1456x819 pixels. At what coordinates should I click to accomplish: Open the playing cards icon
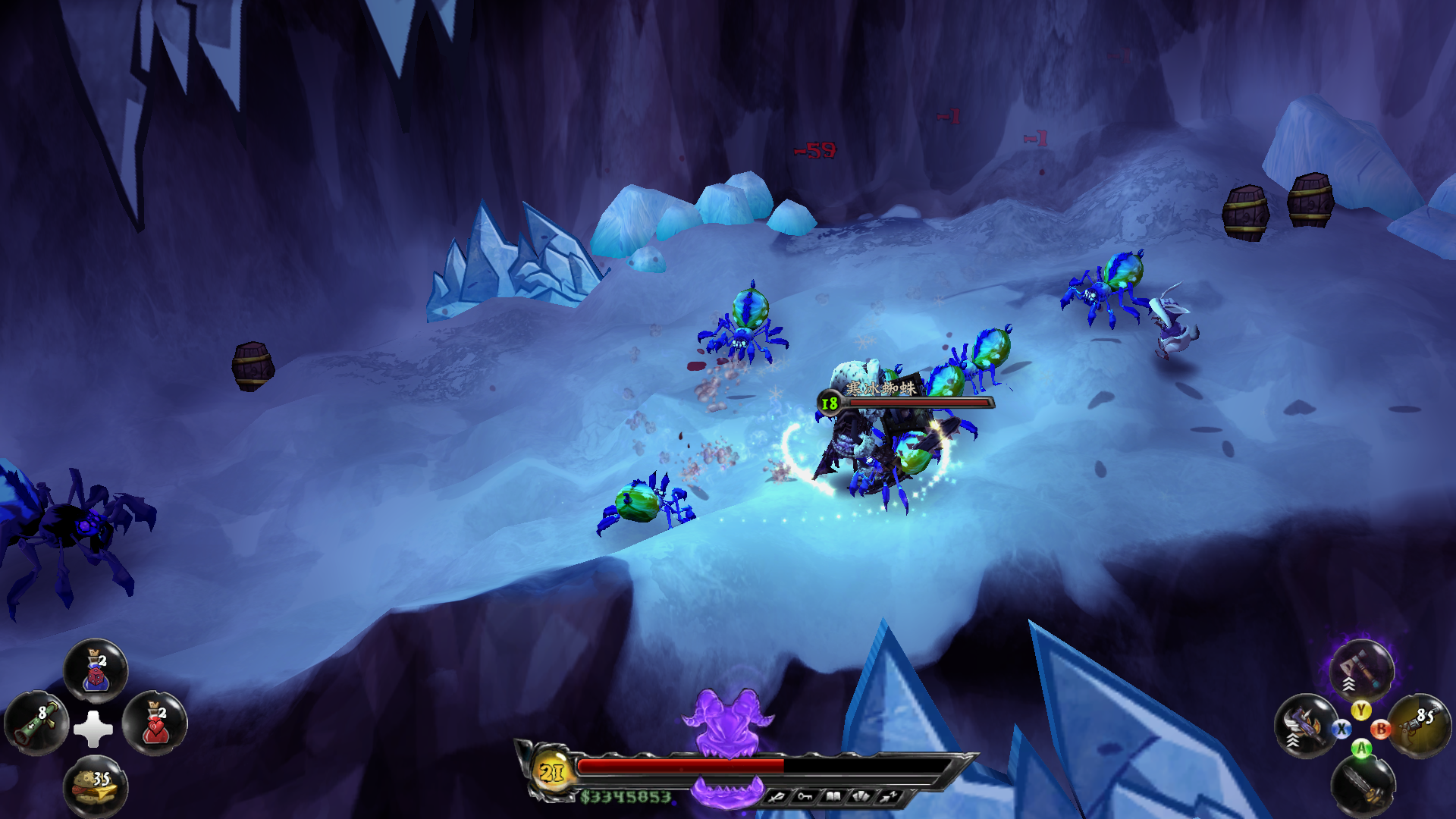coord(861,796)
